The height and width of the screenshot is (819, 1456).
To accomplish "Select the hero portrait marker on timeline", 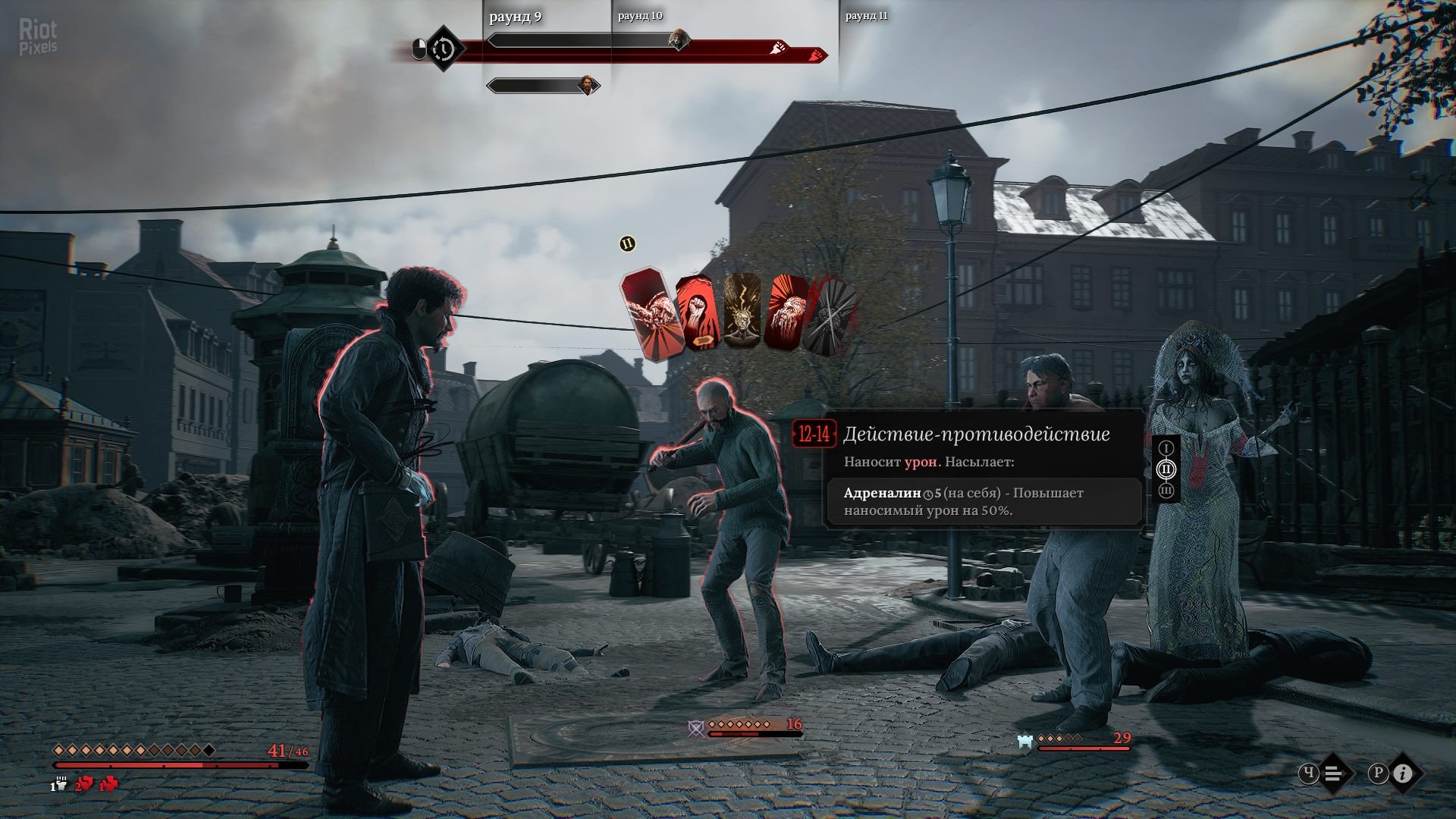I will [587, 84].
